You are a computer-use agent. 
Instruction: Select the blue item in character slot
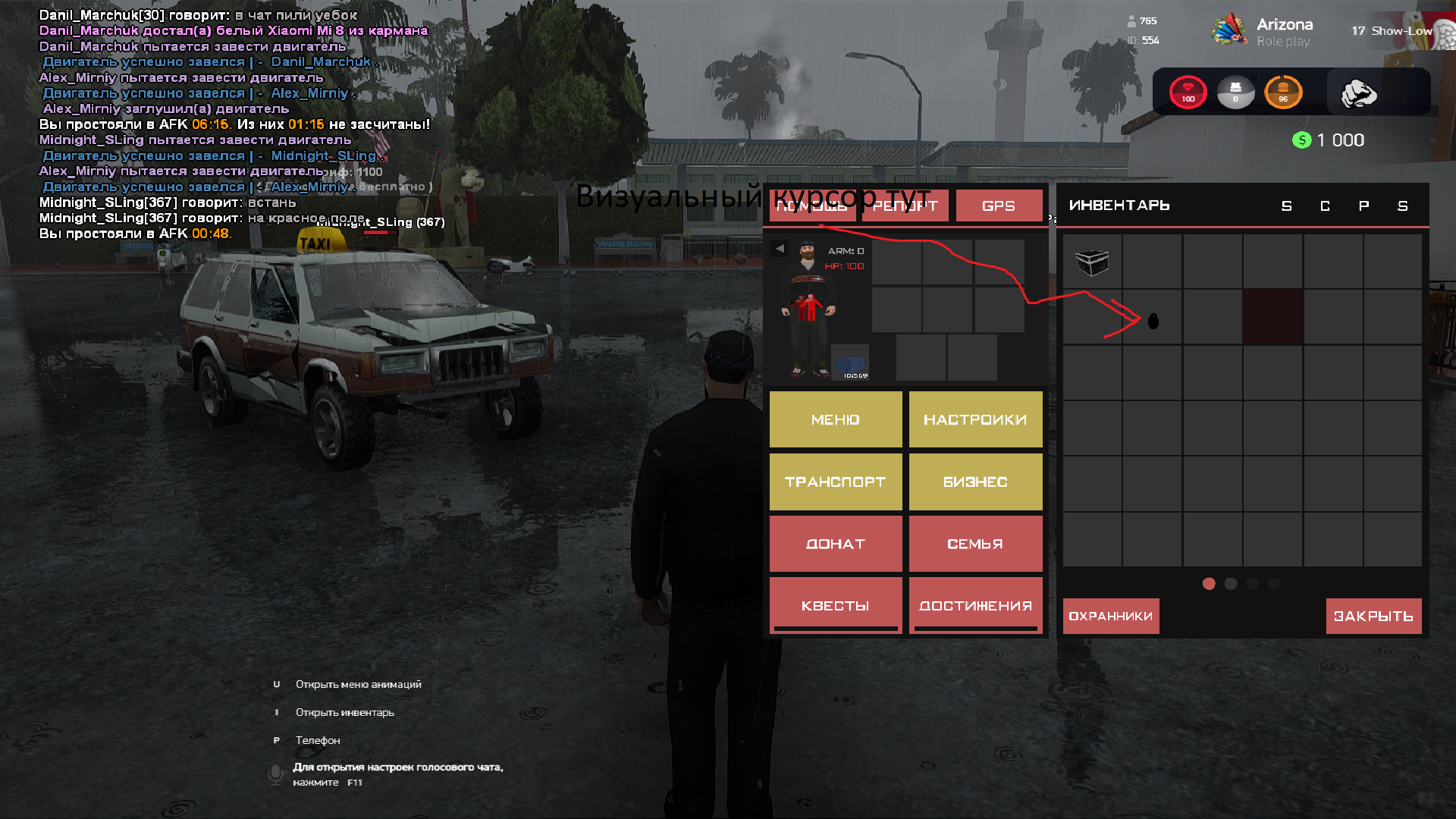pyautogui.click(x=851, y=363)
